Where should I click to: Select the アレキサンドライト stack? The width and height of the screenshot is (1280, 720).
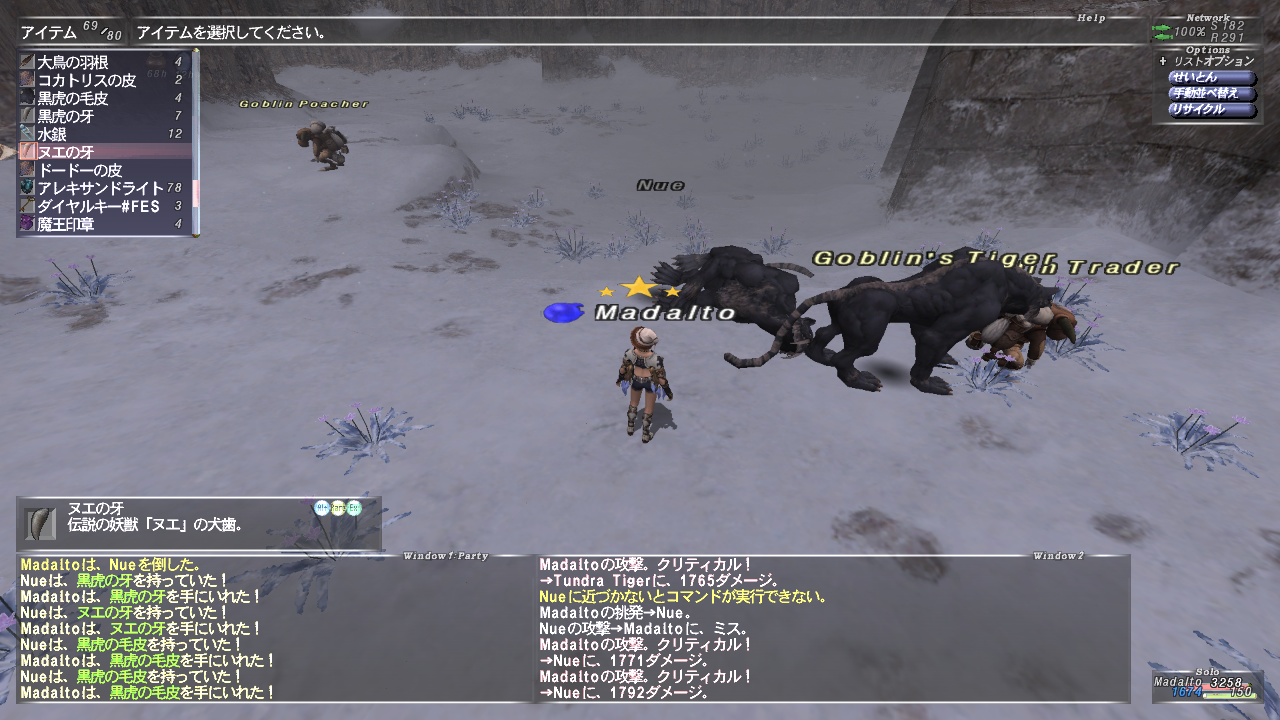[x=100, y=188]
